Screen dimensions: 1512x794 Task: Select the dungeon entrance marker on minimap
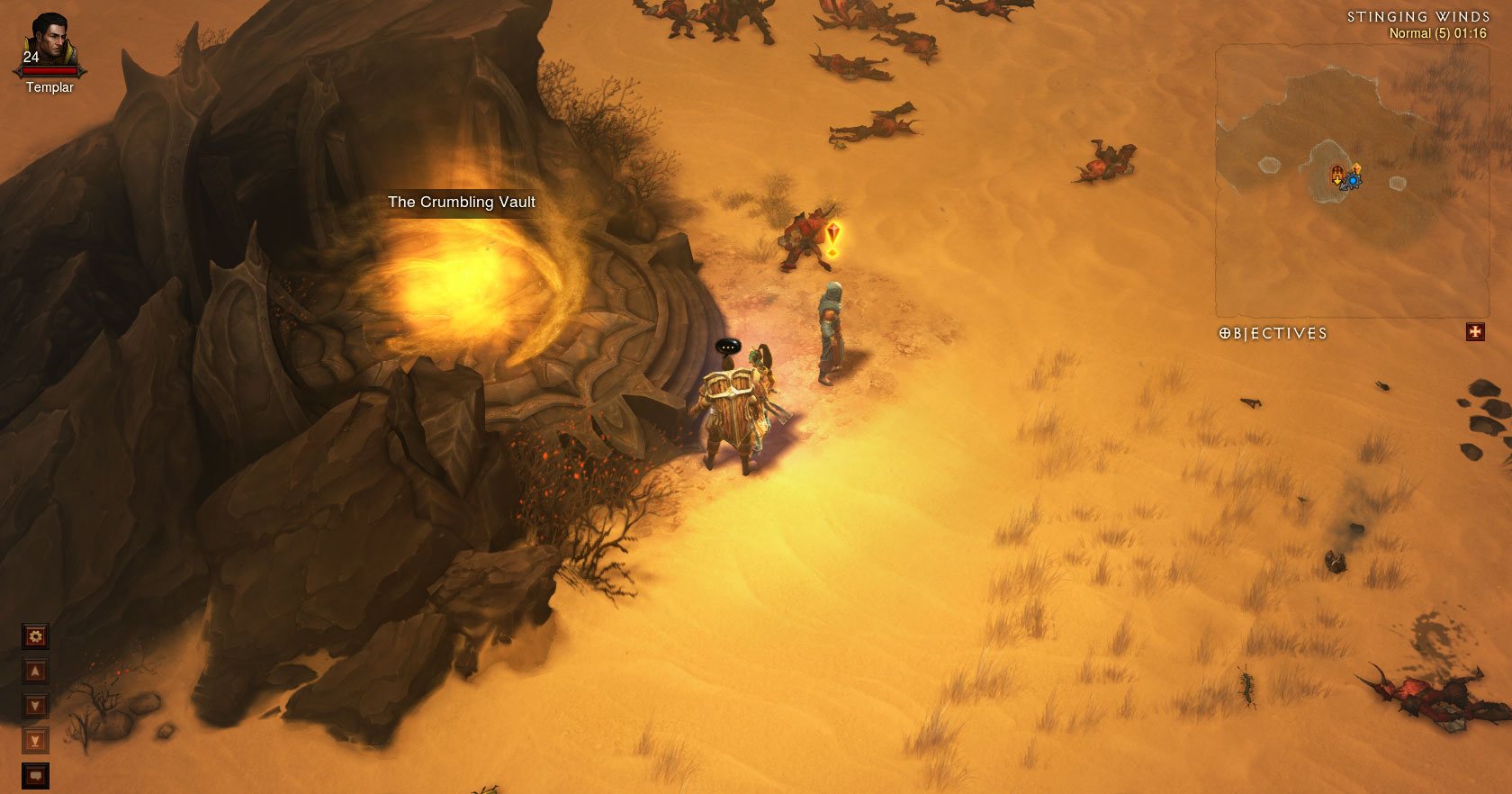pos(1337,174)
